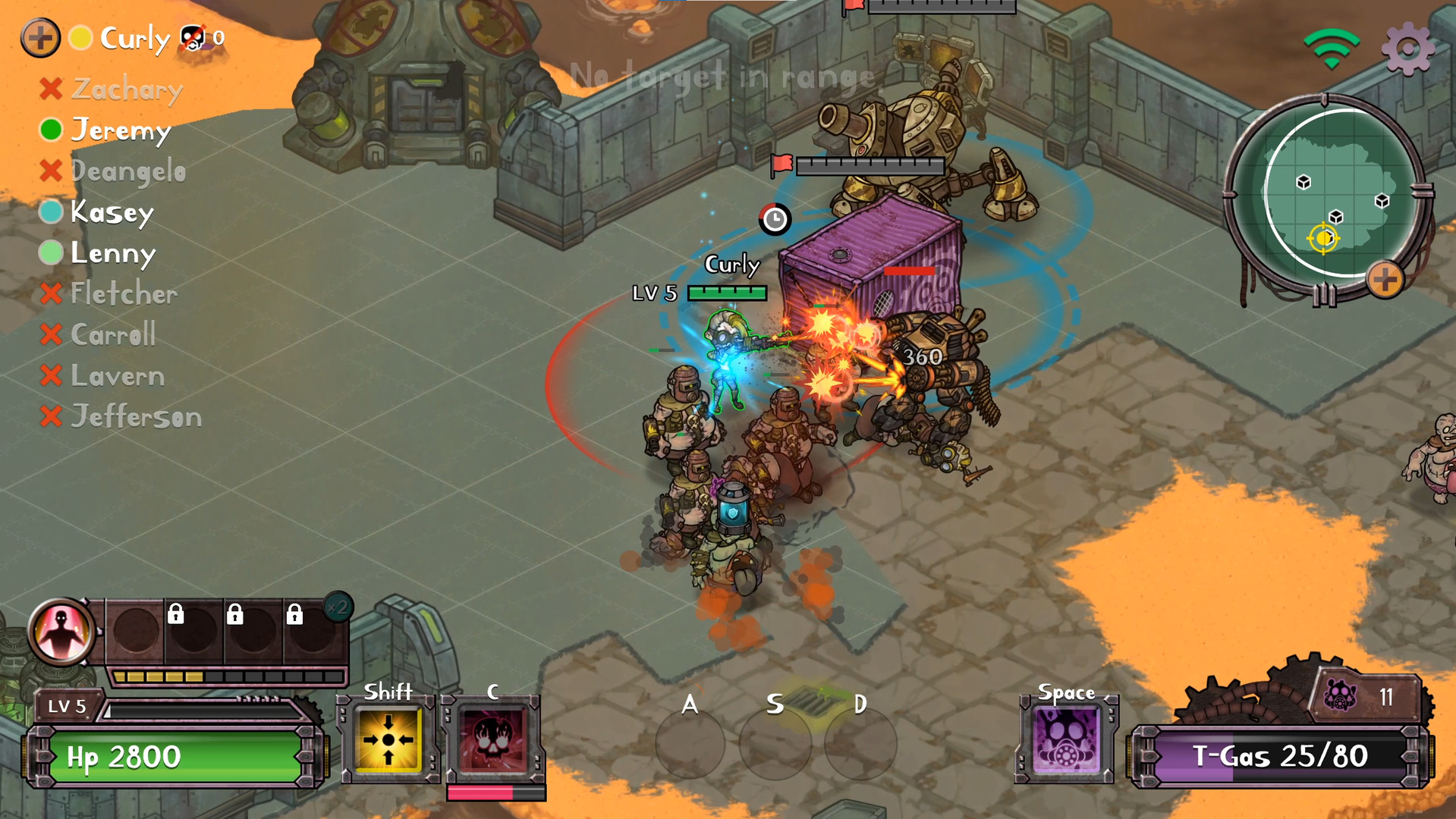The height and width of the screenshot is (819, 1456).
Task: Select the player character portrait icon
Action: tap(62, 632)
